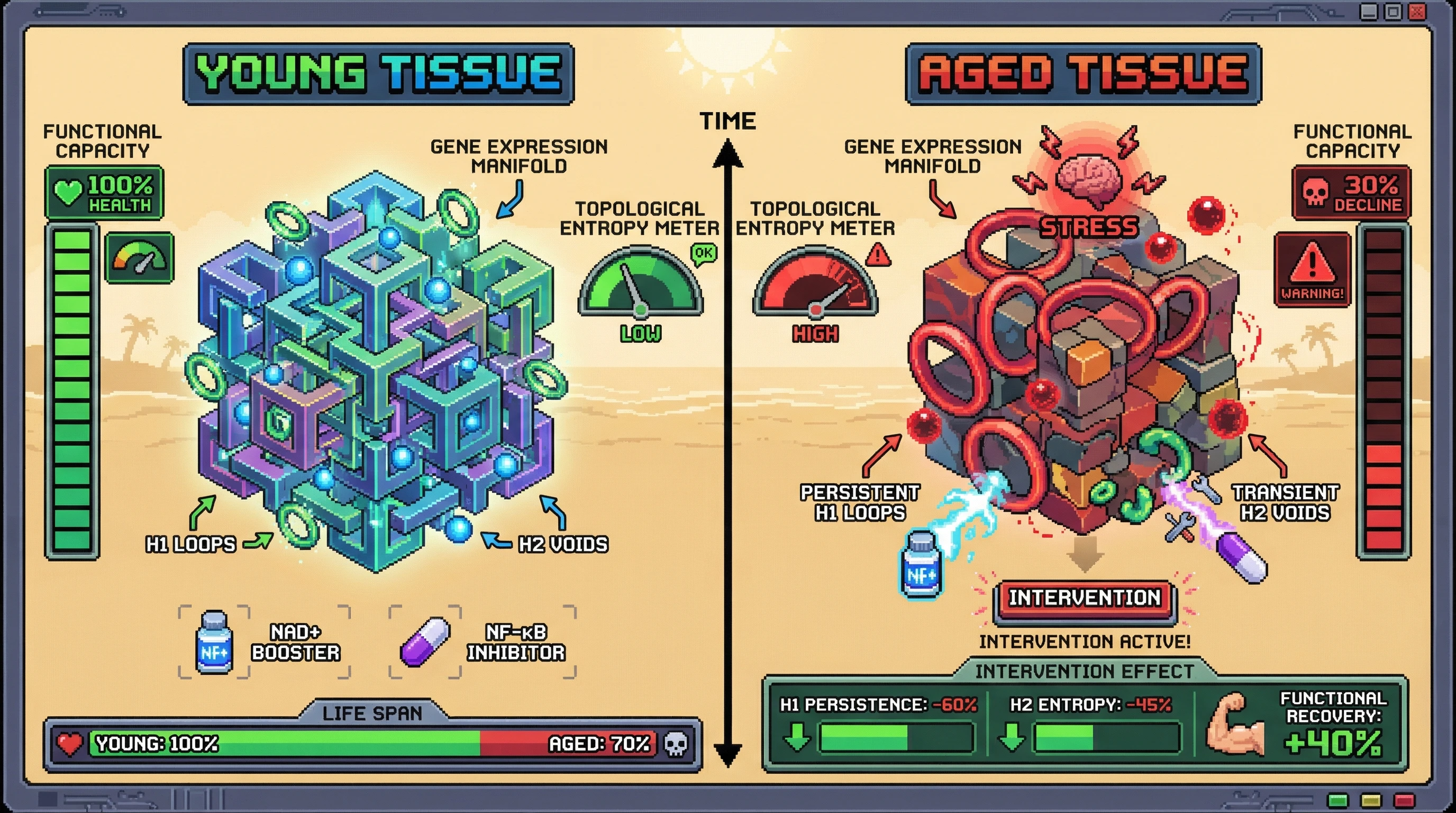Close the window with the red X

pos(1417,11)
